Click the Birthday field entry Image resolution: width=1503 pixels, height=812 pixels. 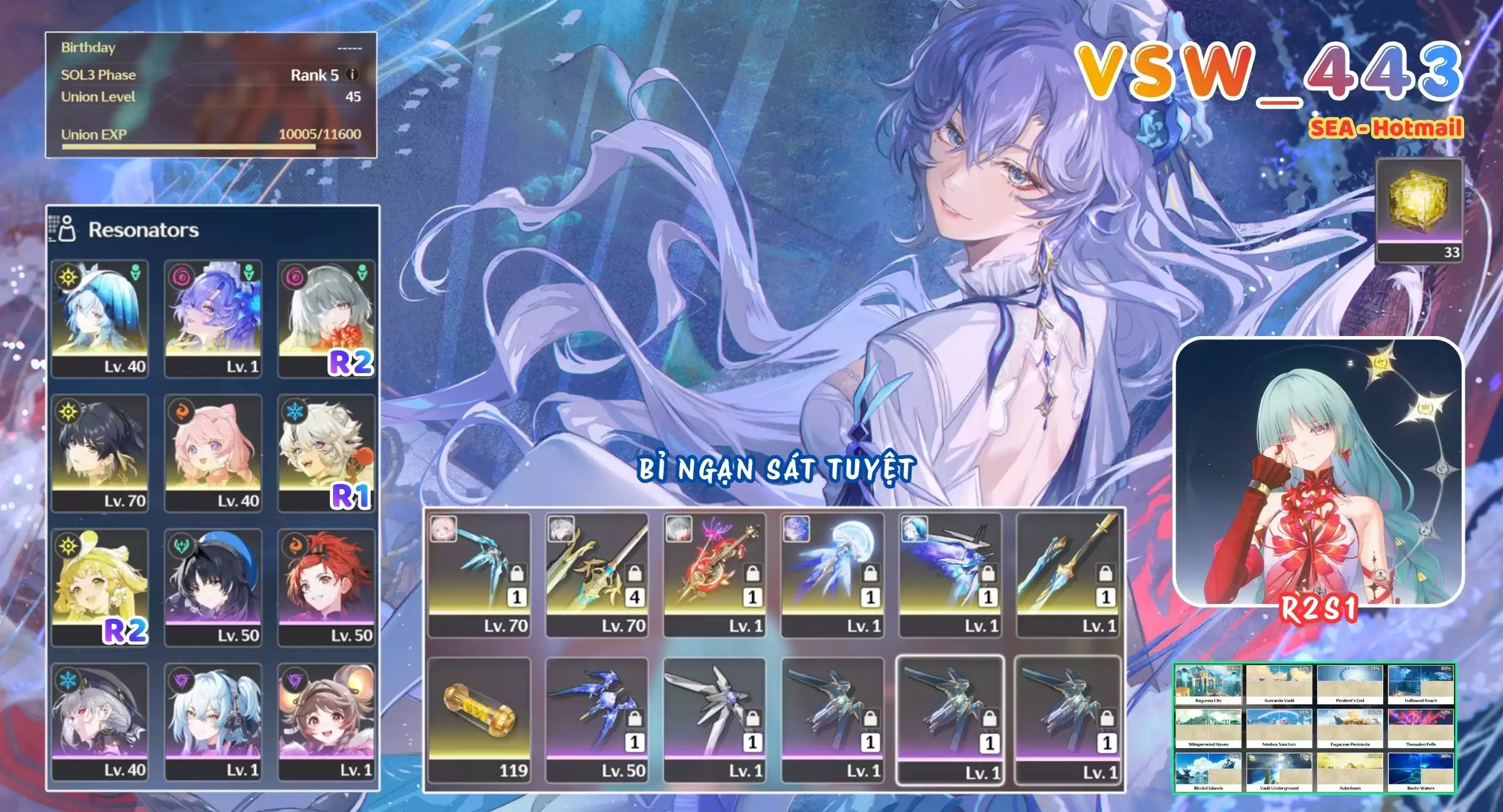[x=87, y=48]
